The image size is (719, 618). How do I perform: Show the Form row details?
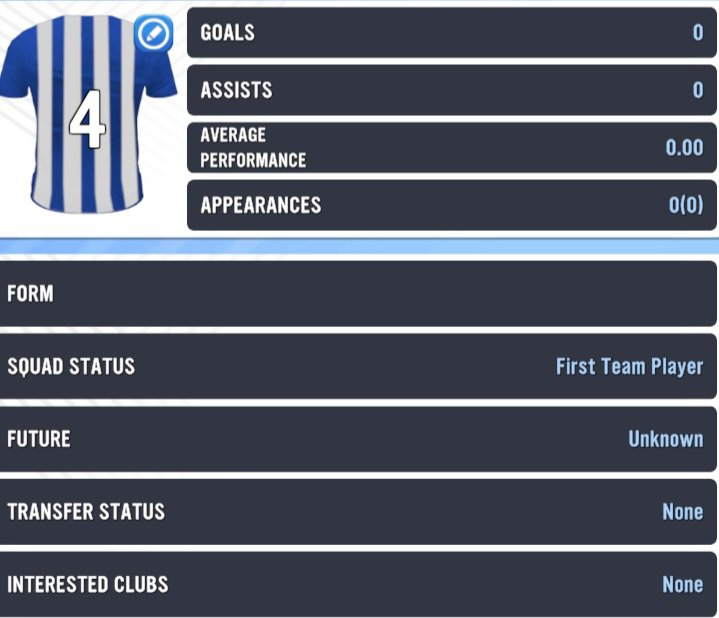359,294
